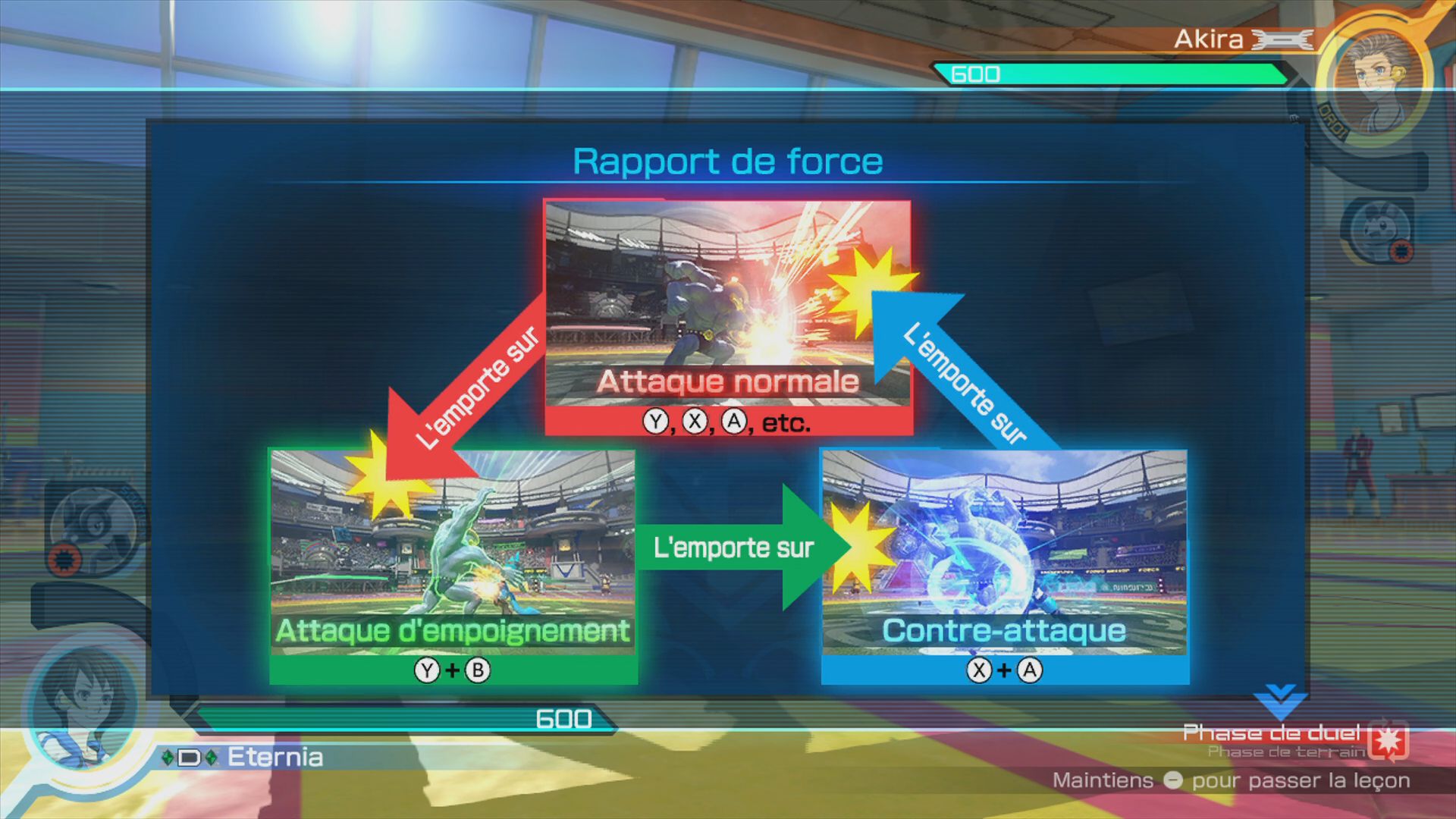The image size is (1456, 819).
Task: Click the Phase de duel indicator icon
Action: 1389,740
